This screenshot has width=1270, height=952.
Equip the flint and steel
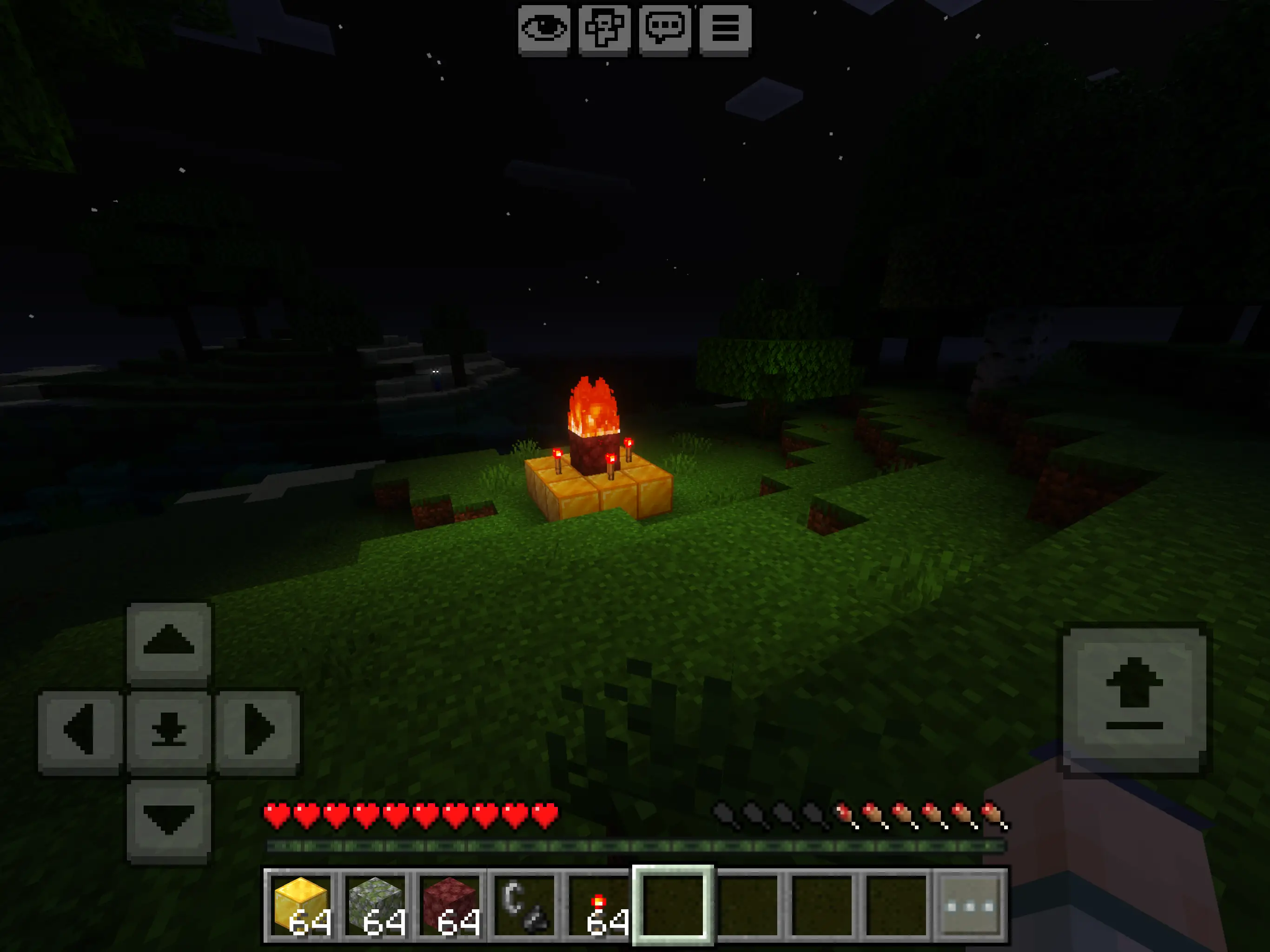click(x=523, y=906)
